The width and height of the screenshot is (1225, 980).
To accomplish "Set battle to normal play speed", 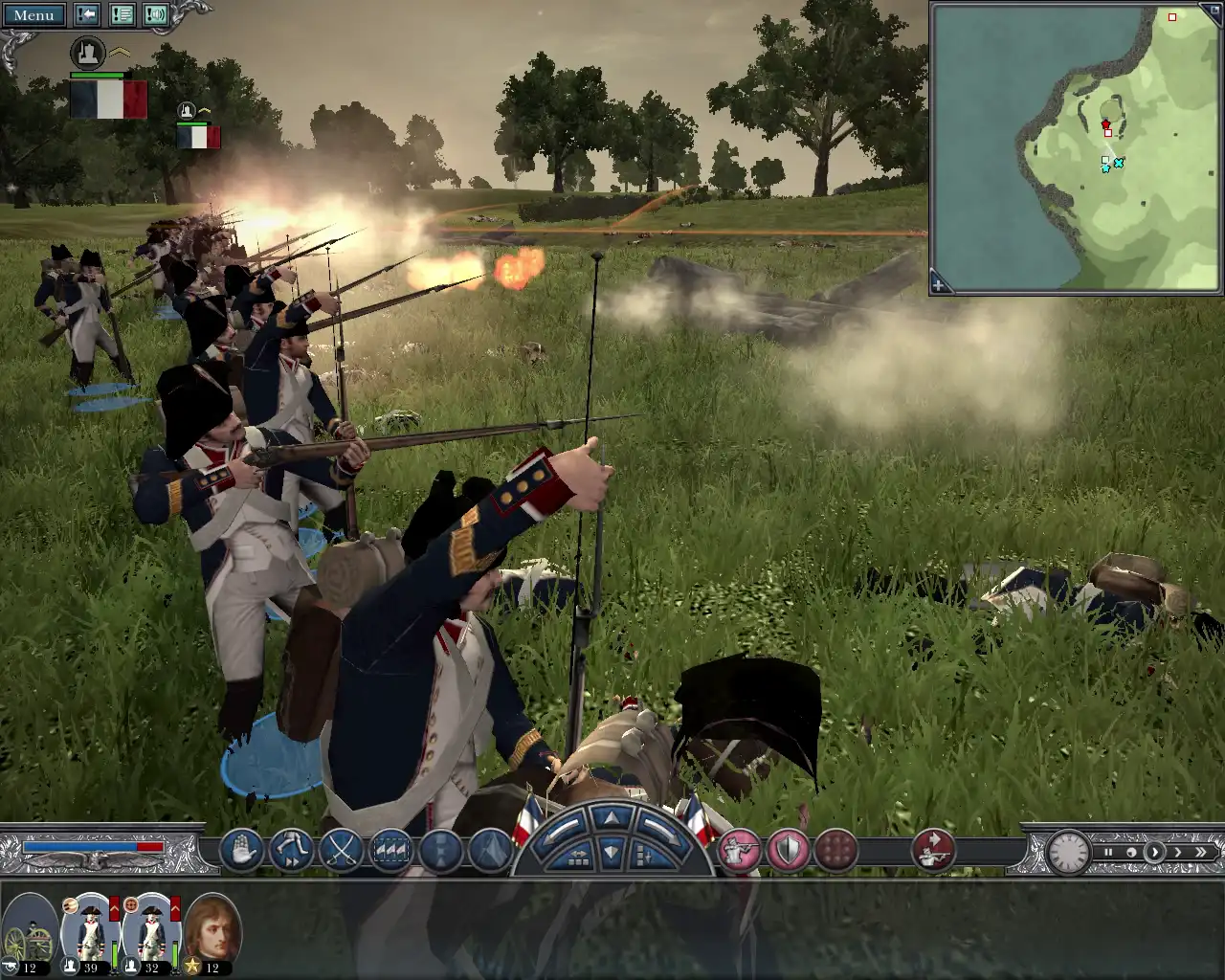I will [1155, 852].
